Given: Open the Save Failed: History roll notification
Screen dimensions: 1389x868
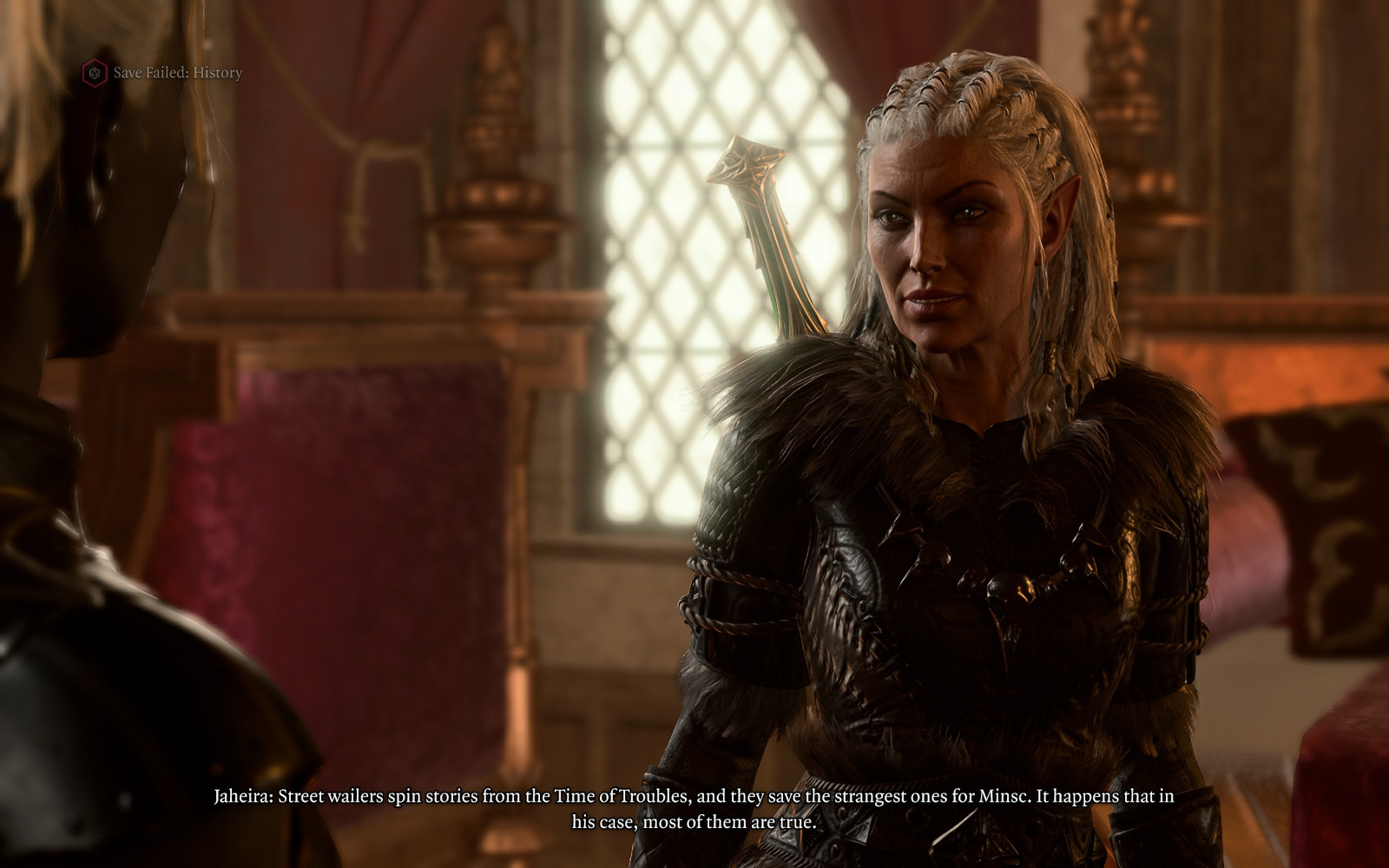Looking at the screenshot, I should click(164, 73).
